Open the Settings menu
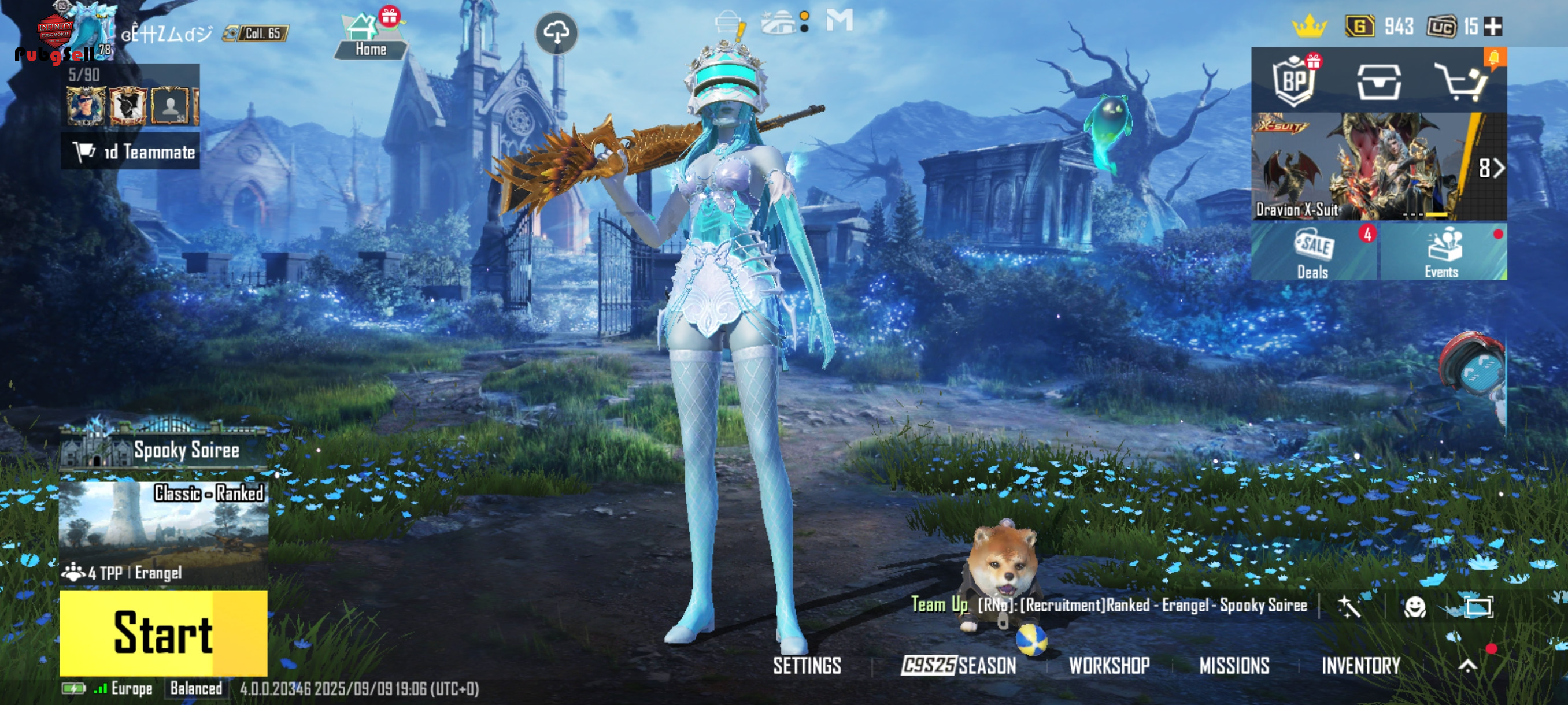This screenshot has height=705, width=1568. [x=807, y=666]
